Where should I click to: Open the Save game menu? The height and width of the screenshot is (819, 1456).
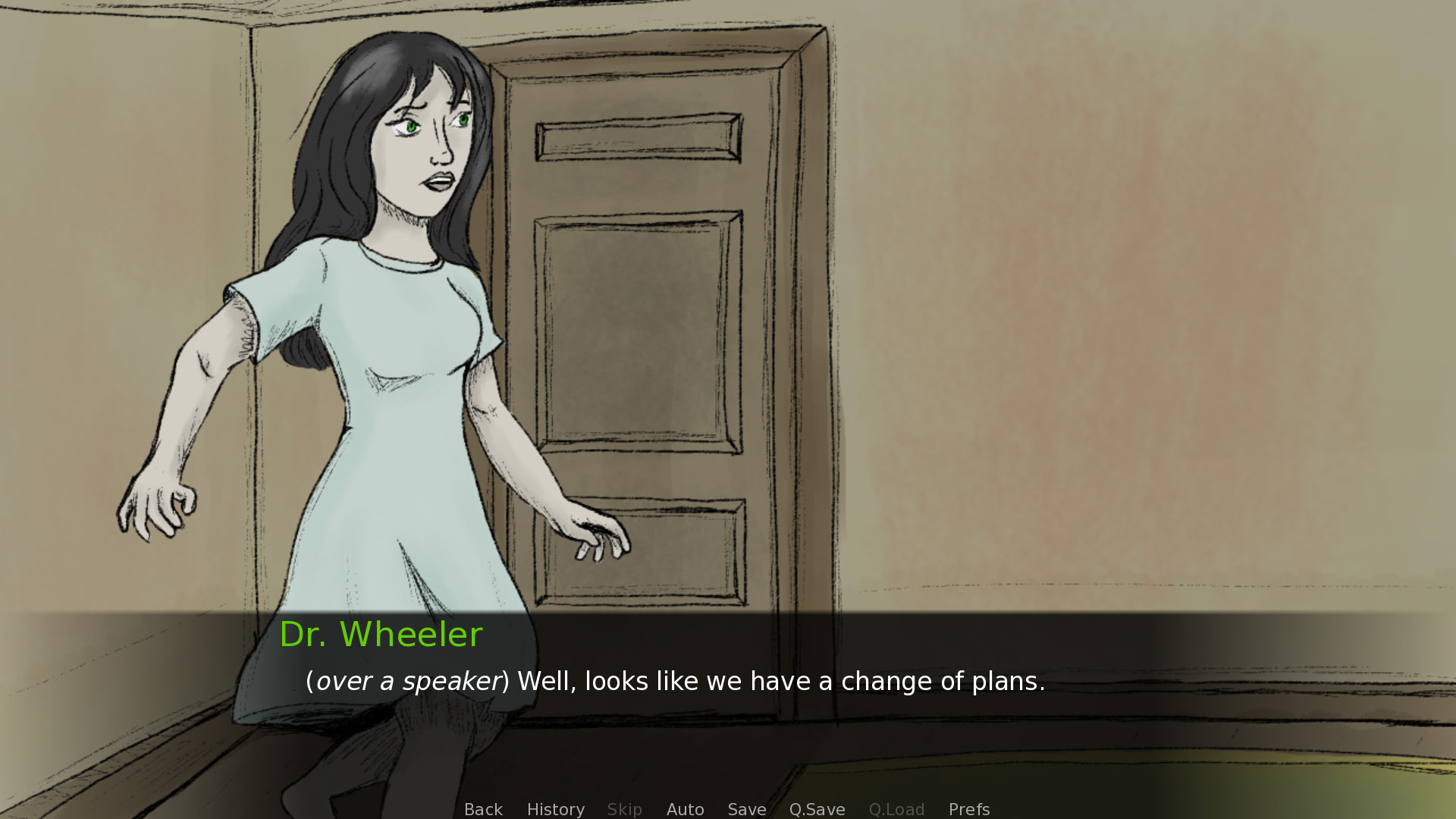pyautogui.click(x=746, y=809)
